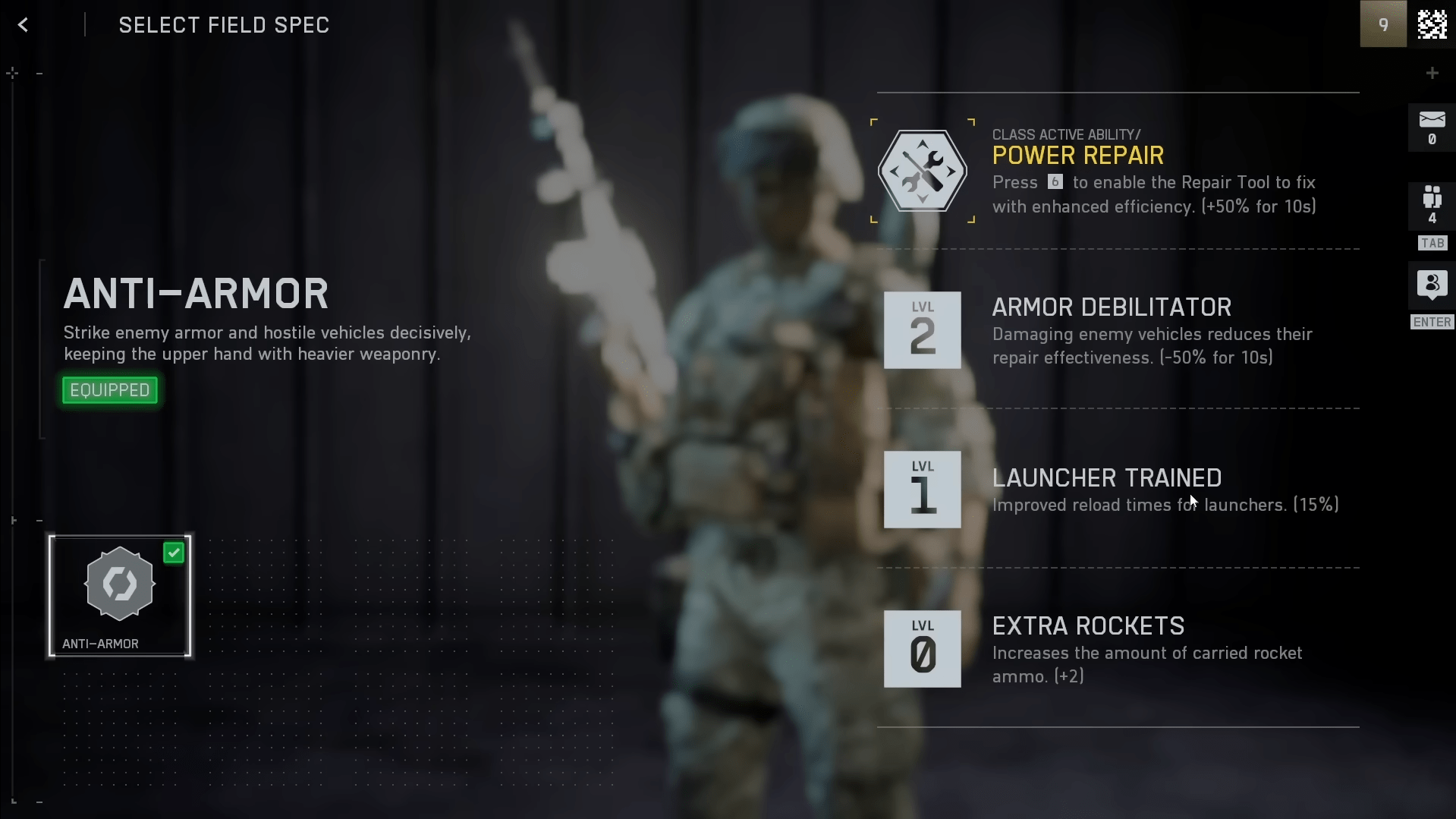Image resolution: width=1456 pixels, height=819 pixels.
Task: Click the player level 9 tile
Action: pyautogui.click(x=1382, y=24)
